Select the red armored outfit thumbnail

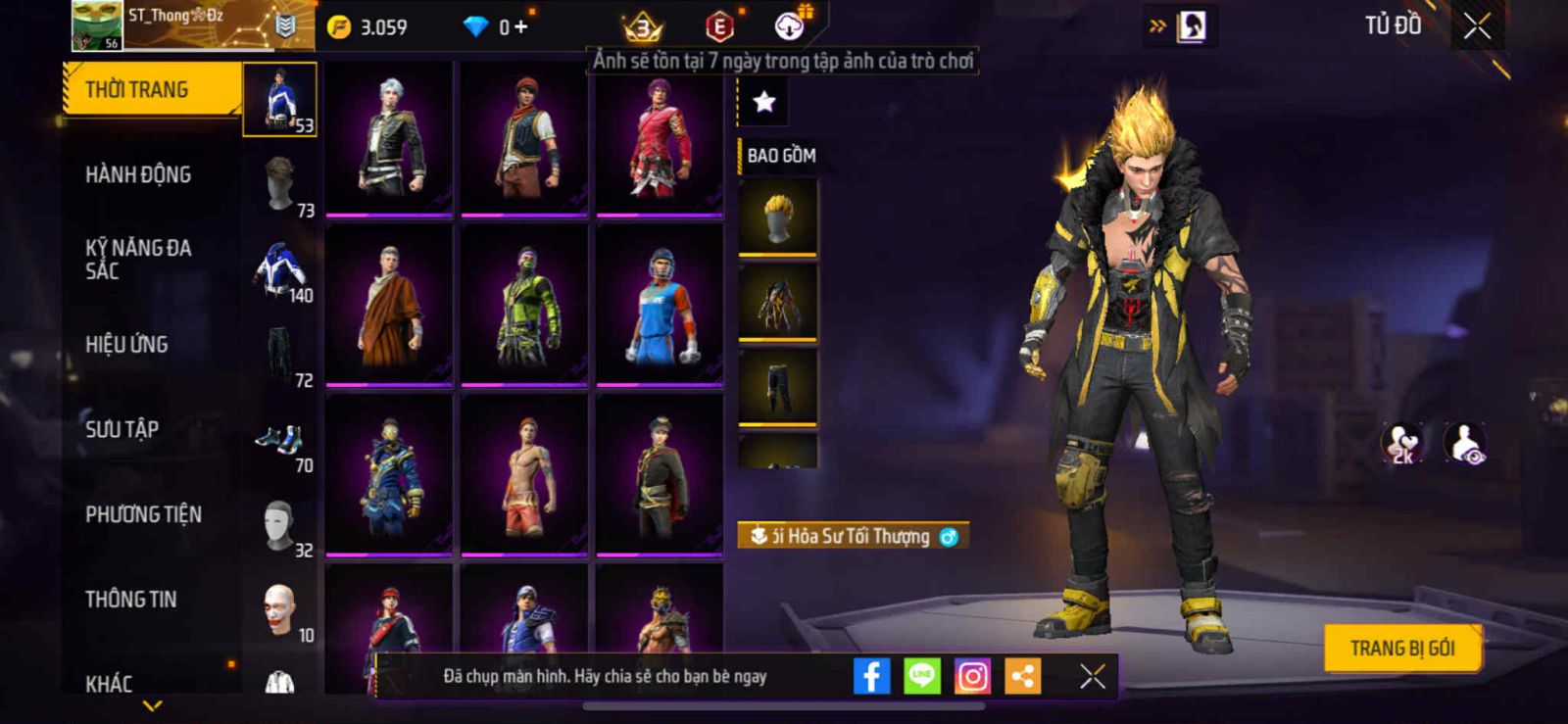[660, 138]
